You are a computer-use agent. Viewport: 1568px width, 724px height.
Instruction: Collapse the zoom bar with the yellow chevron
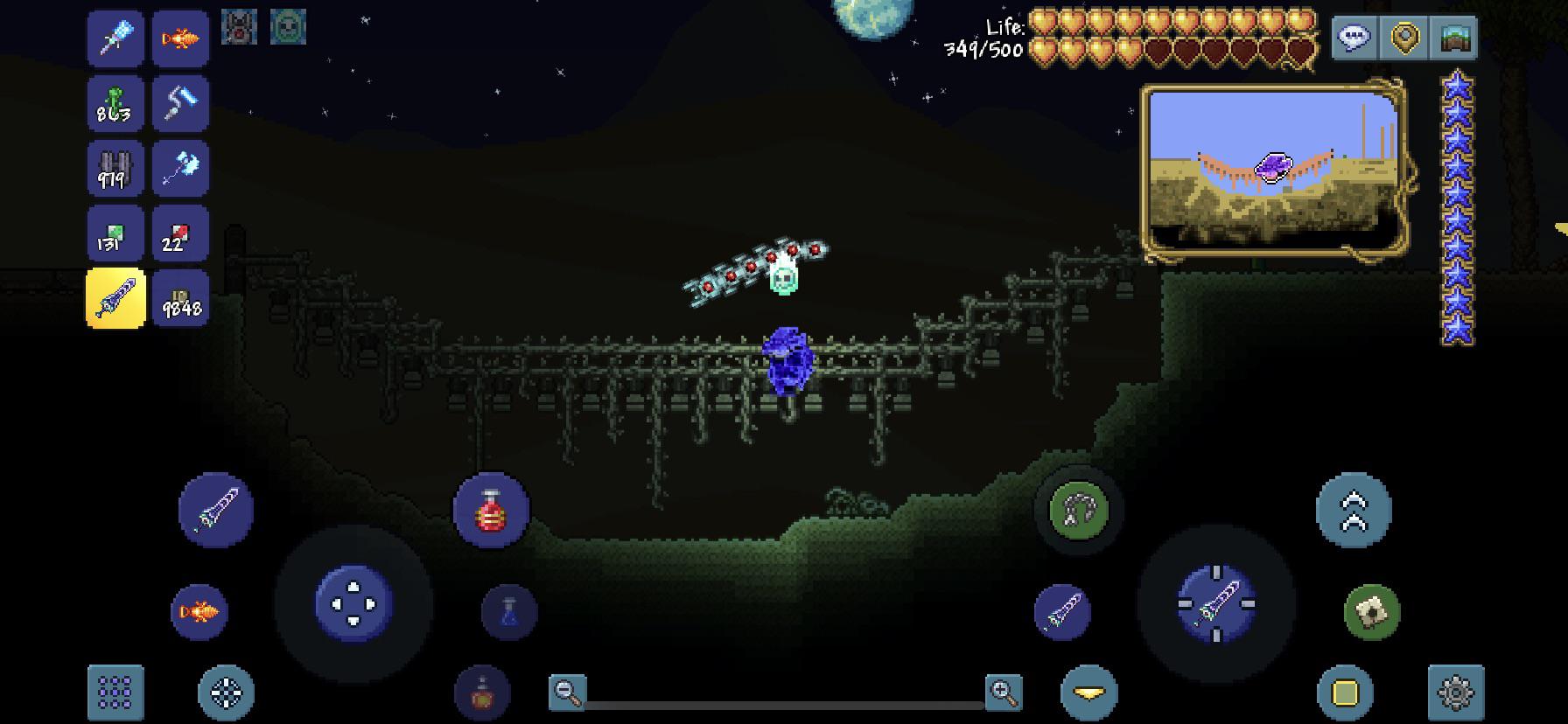point(1088,691)
